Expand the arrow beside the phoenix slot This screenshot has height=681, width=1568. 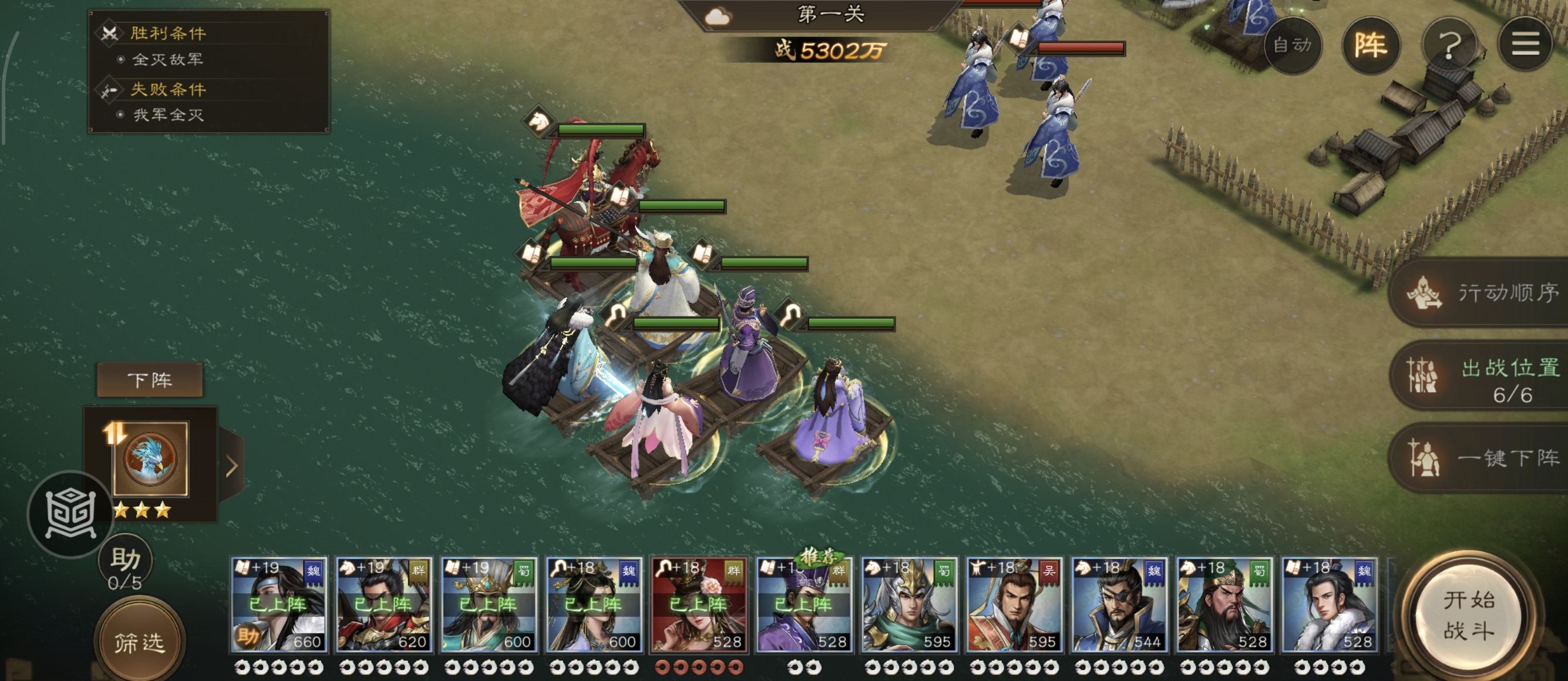point(232,466)
